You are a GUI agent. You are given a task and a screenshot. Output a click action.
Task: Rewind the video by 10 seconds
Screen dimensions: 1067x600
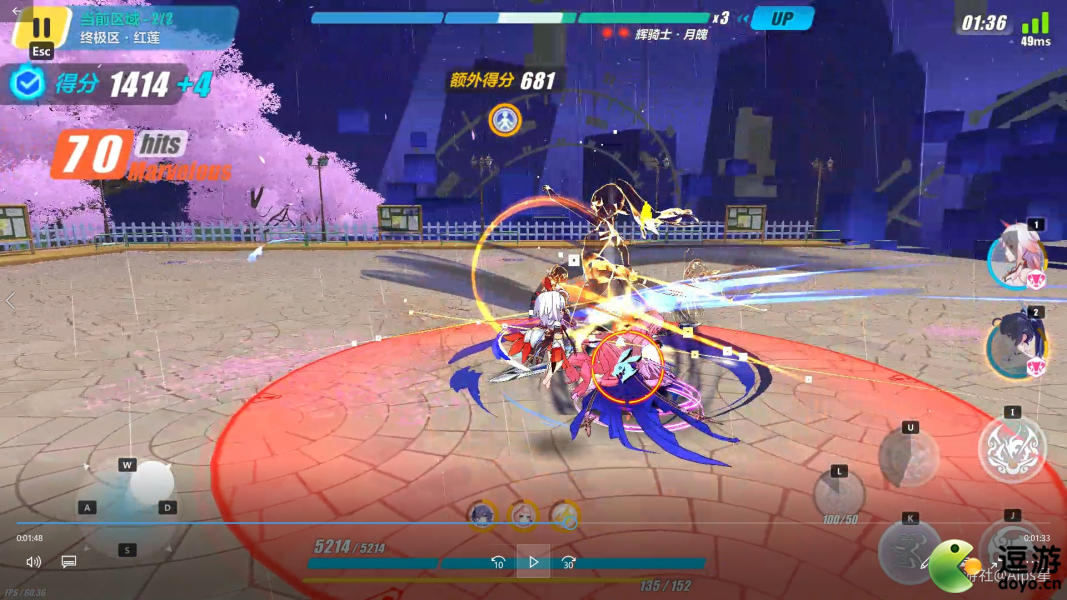click(x=498, y=562)
